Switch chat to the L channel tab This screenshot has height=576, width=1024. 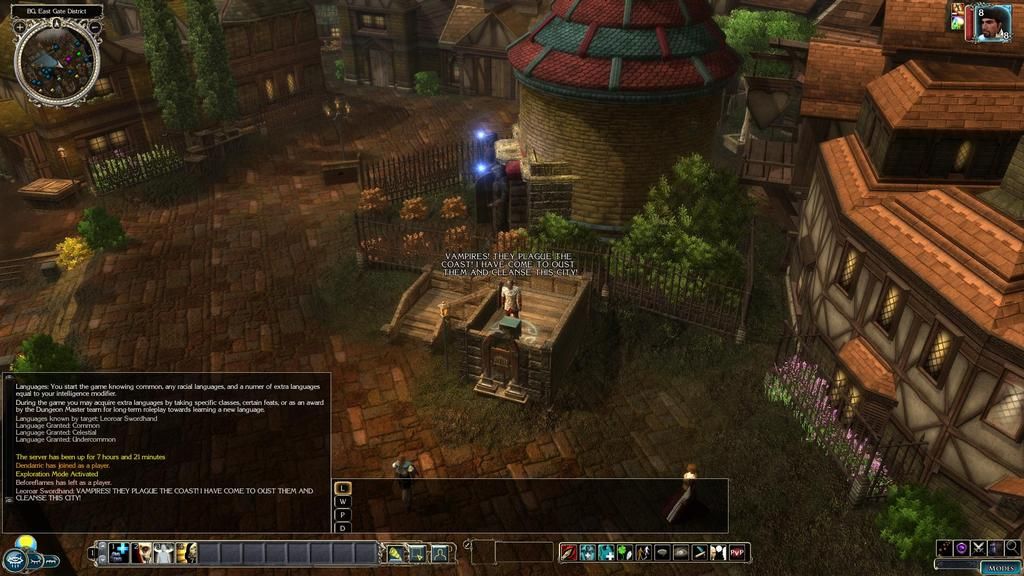(x=343, y=488)
